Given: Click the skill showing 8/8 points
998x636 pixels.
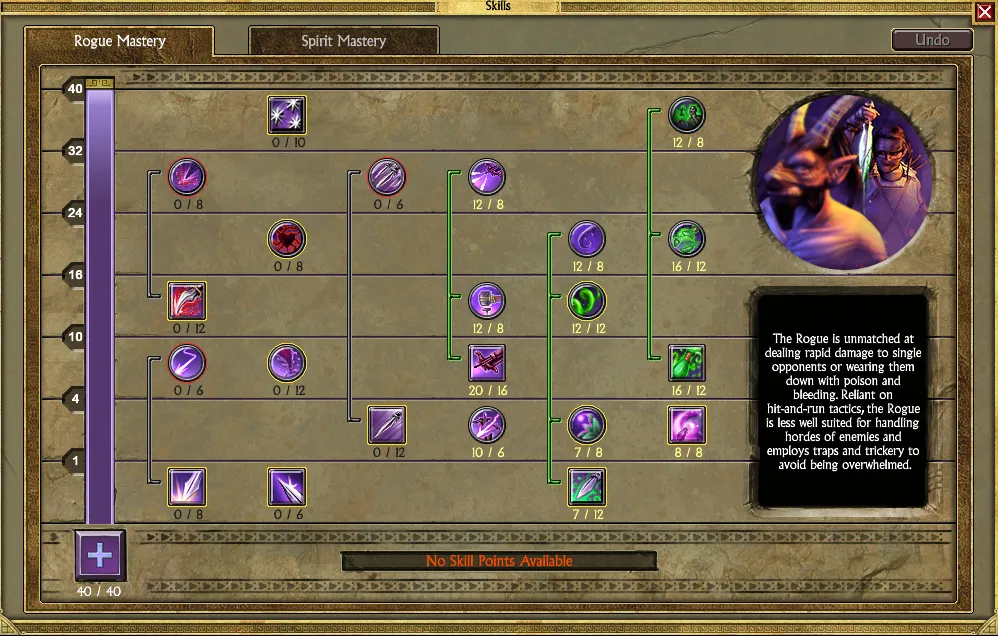Looking at the screenshot, I should tap(687, 425).
